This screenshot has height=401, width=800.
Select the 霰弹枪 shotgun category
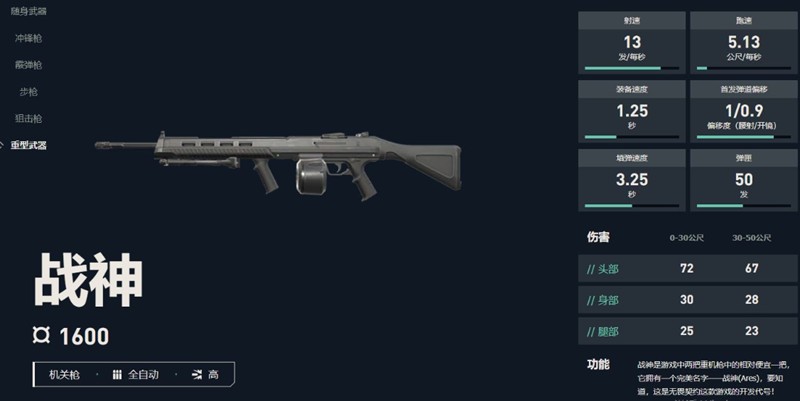pos(28,65)
